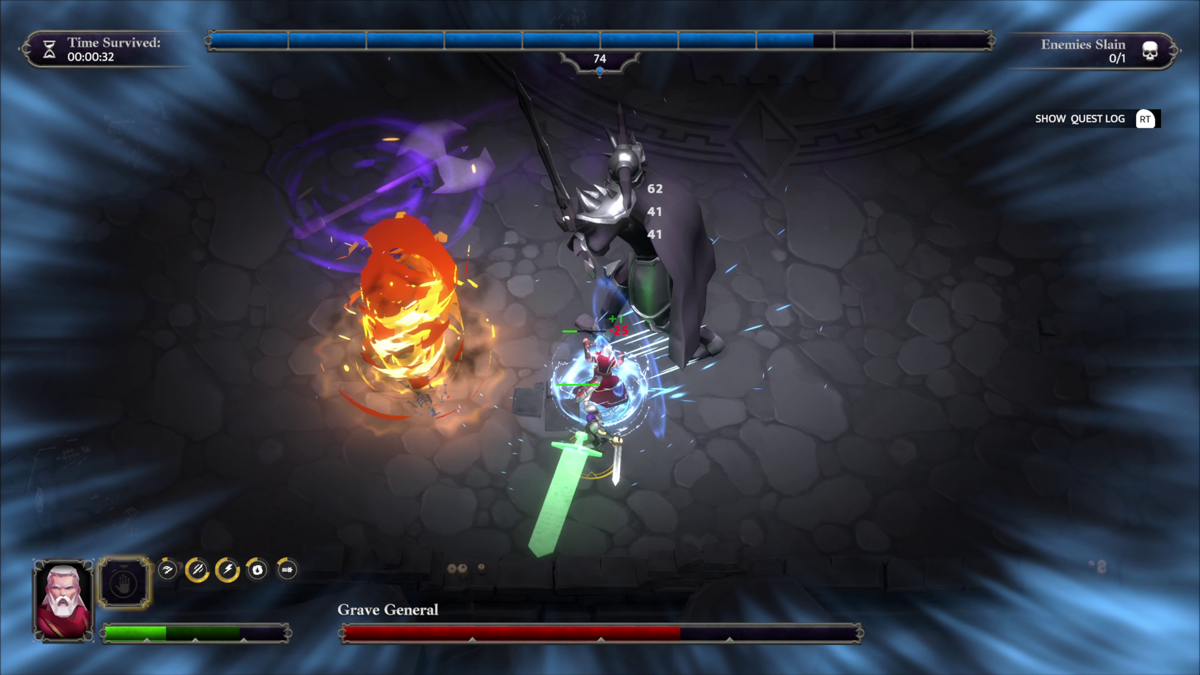This screenshot has height=675, width=1200.
Task: Use the wing dash ability icon
Action: pyautogui.click(x=168, y=570)
